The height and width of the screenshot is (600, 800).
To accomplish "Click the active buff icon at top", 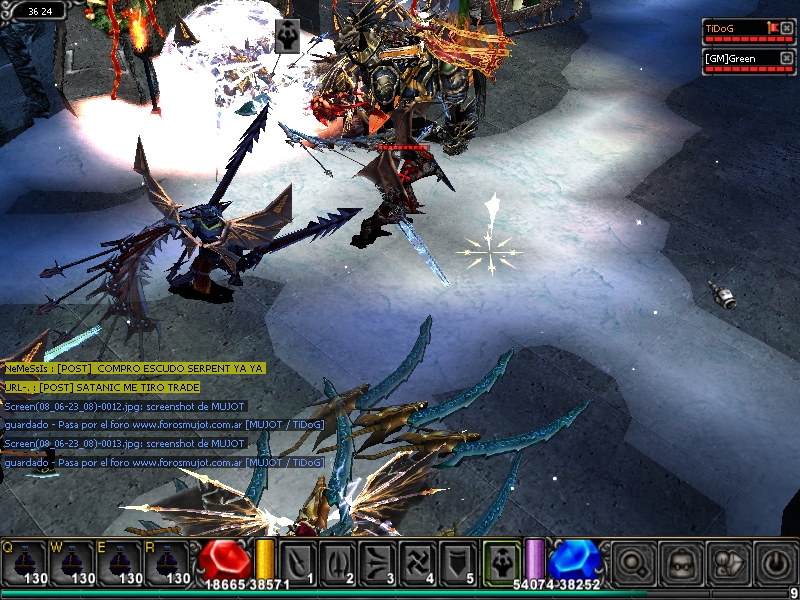I will 287,36.
